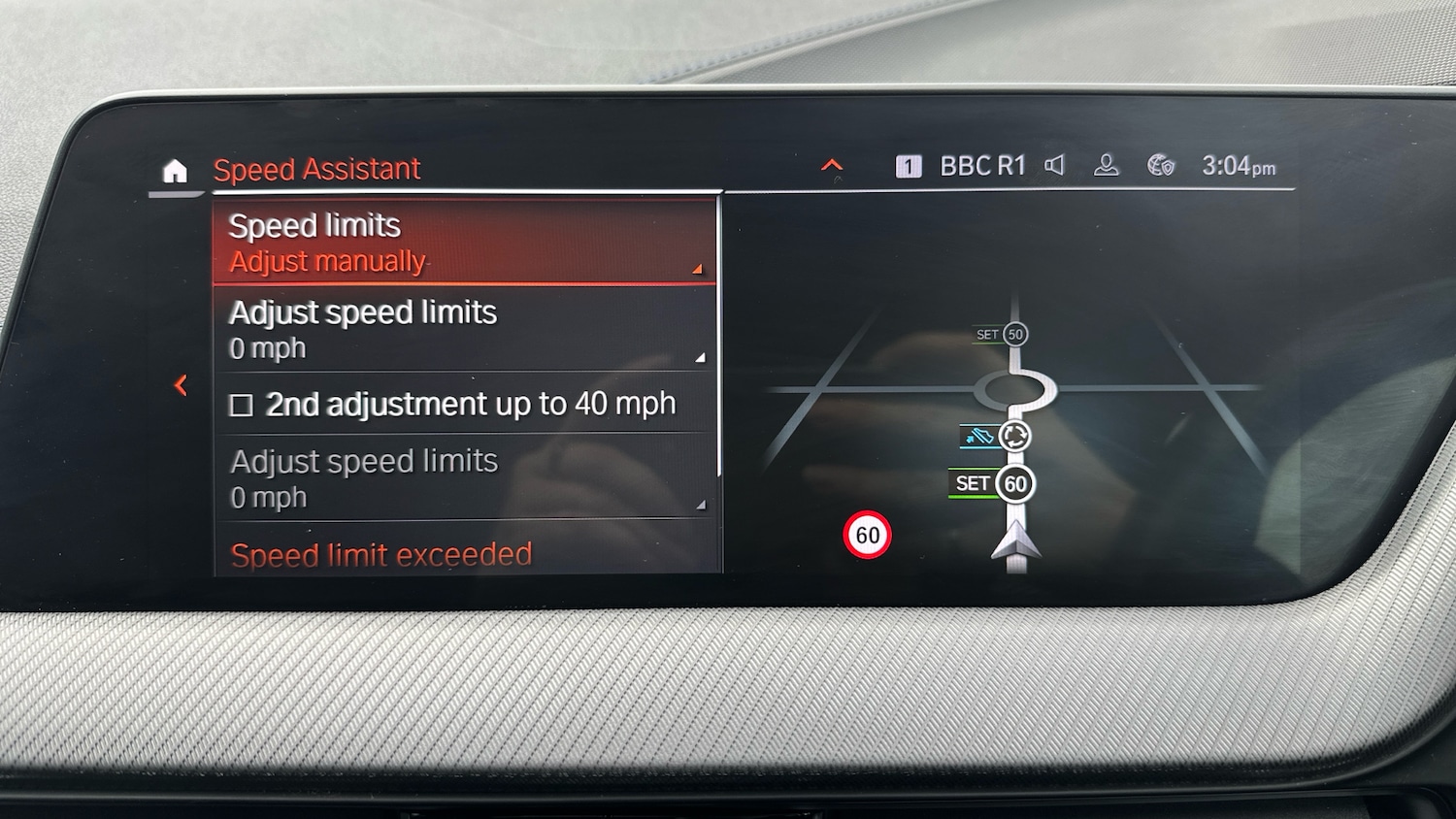Tap the SET 50 speed marker on the map
Image resolution: width=1456 pixels, height=819 pixels.
(999, 333)
